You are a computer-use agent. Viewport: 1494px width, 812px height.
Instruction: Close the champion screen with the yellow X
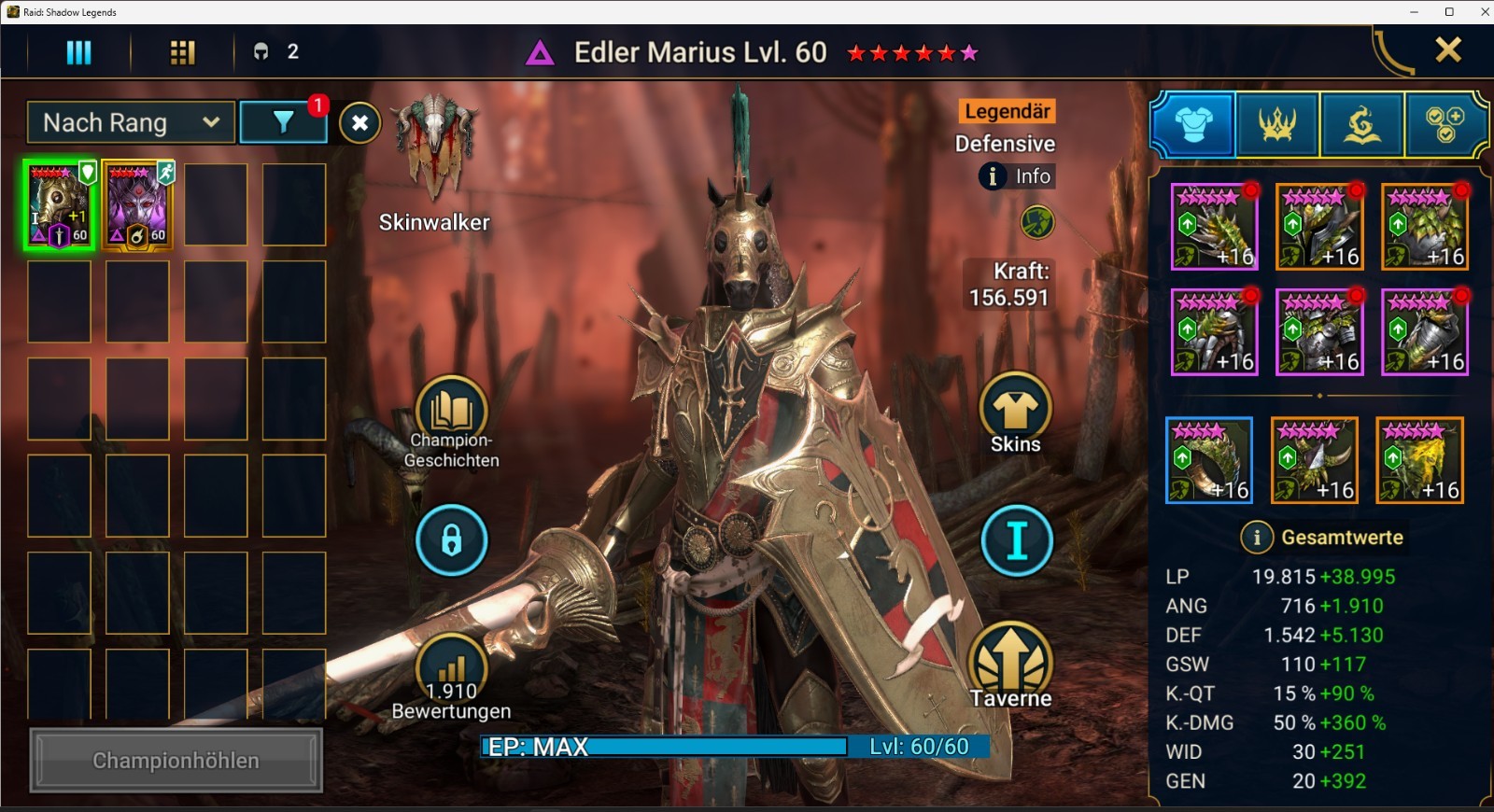[1448, 49]
